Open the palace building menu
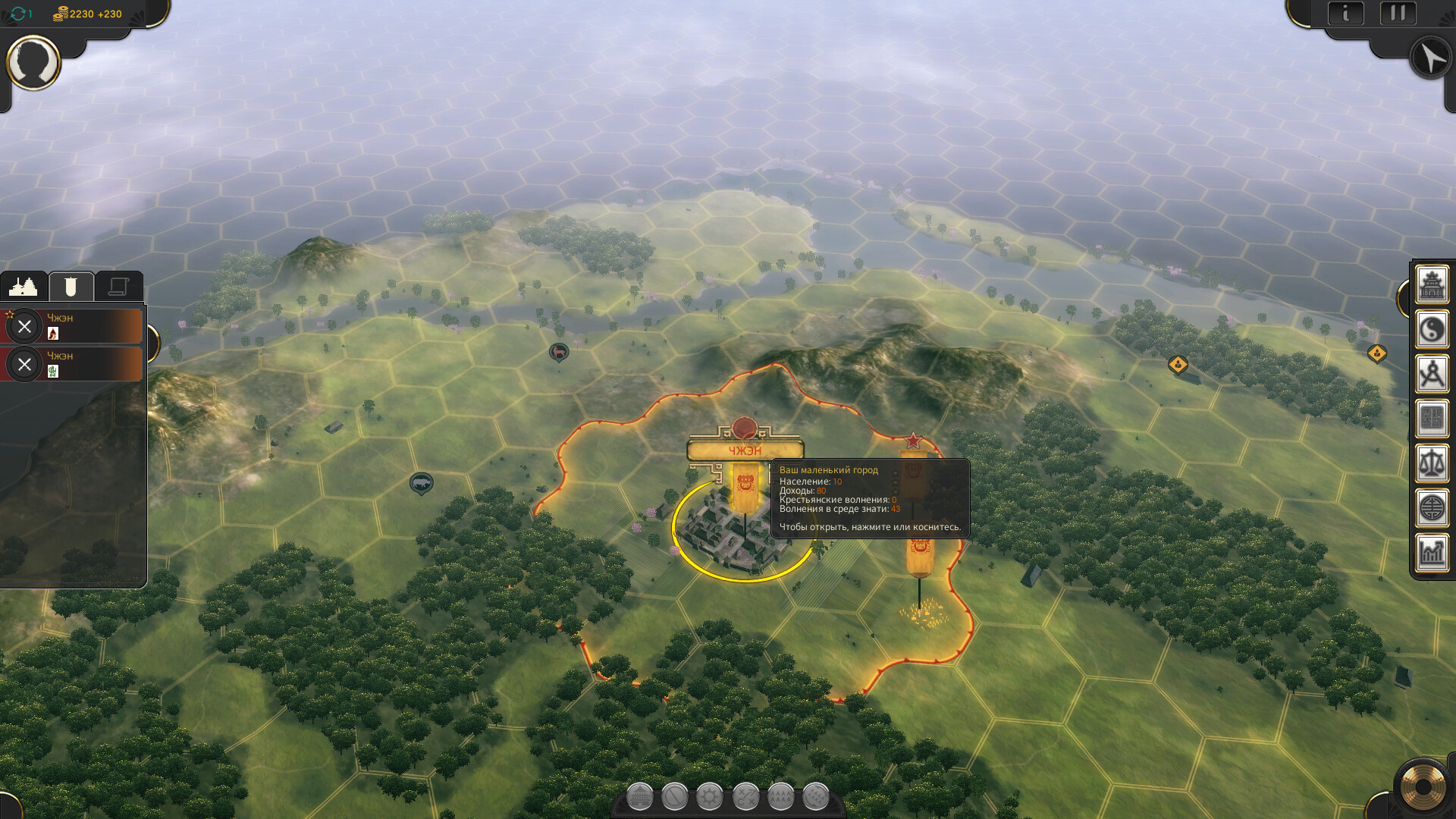Image resolution: width=1456 pixels, height=819 pixels. click(1432, 286)
